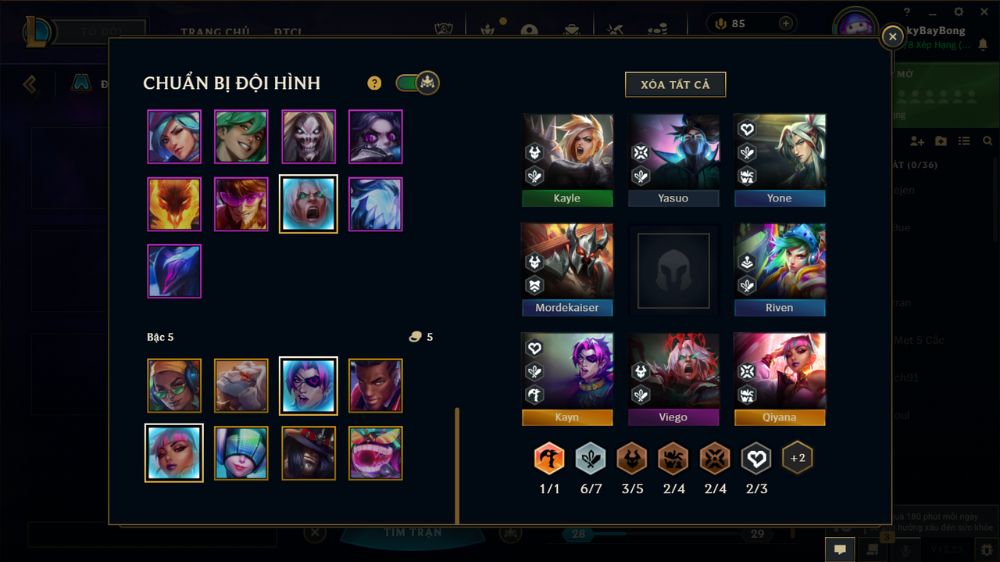Pick Kayn in the team grid

[x=567, y=377]
